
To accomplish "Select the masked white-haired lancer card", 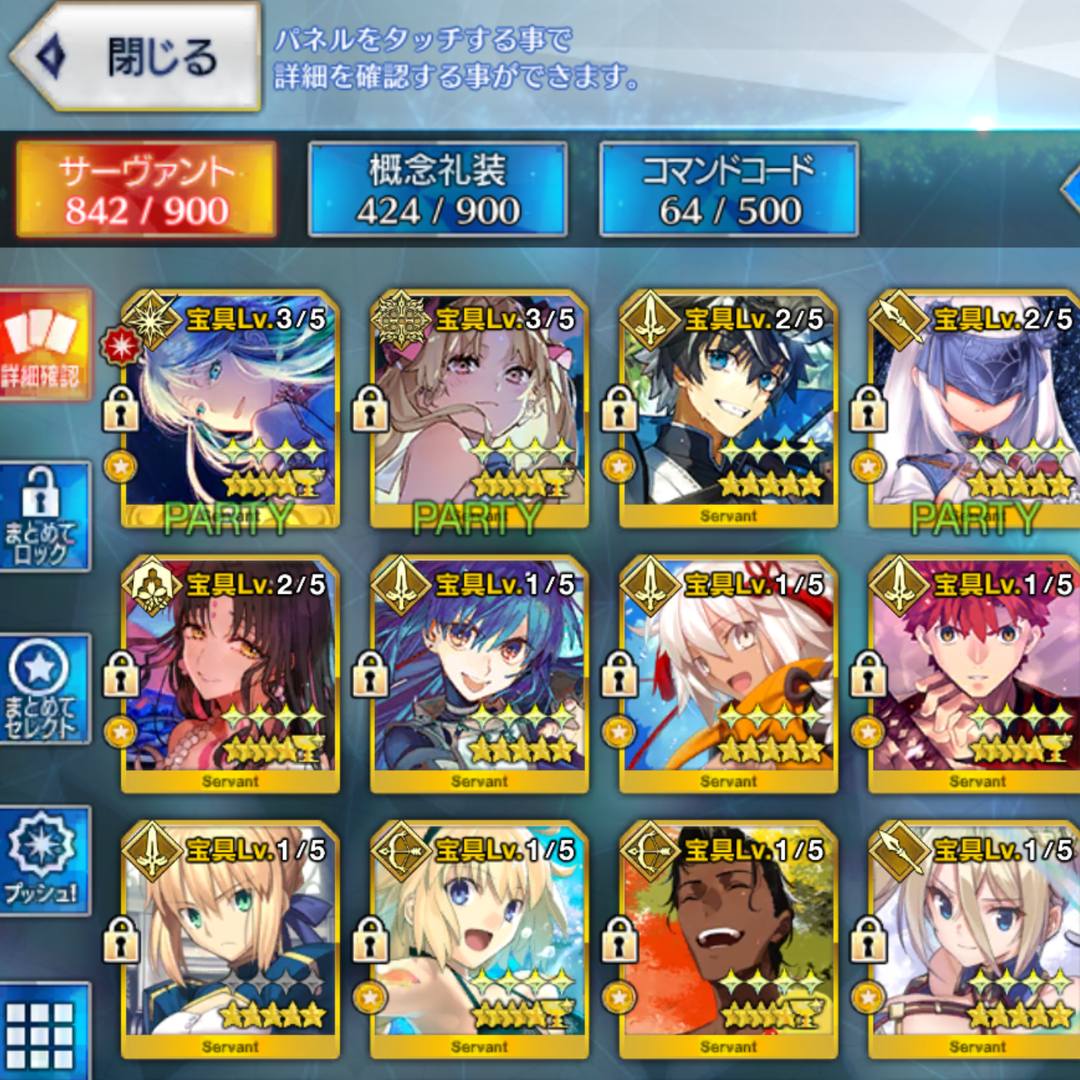I will coord(975,410).
